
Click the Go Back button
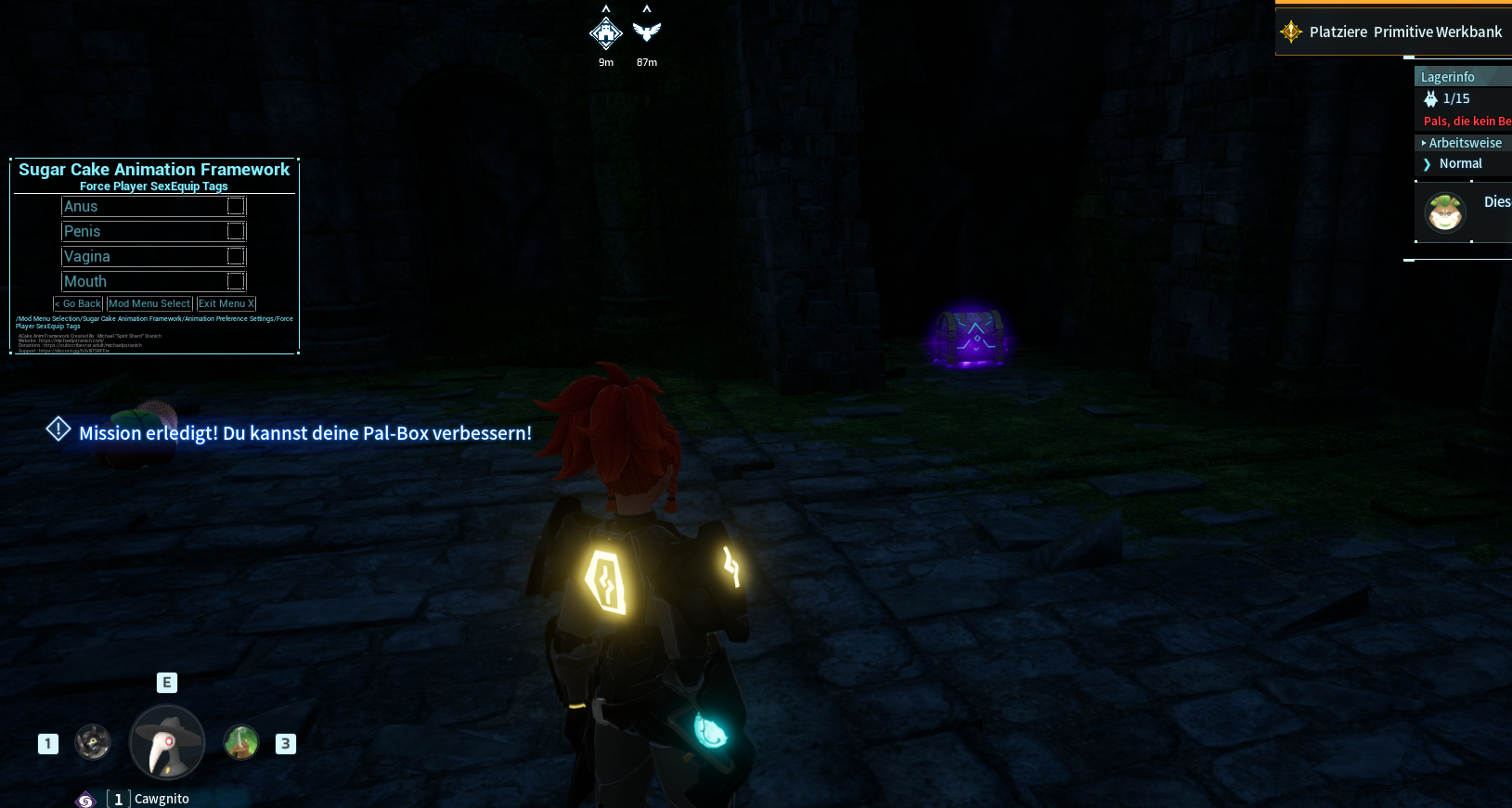(78, 303)
